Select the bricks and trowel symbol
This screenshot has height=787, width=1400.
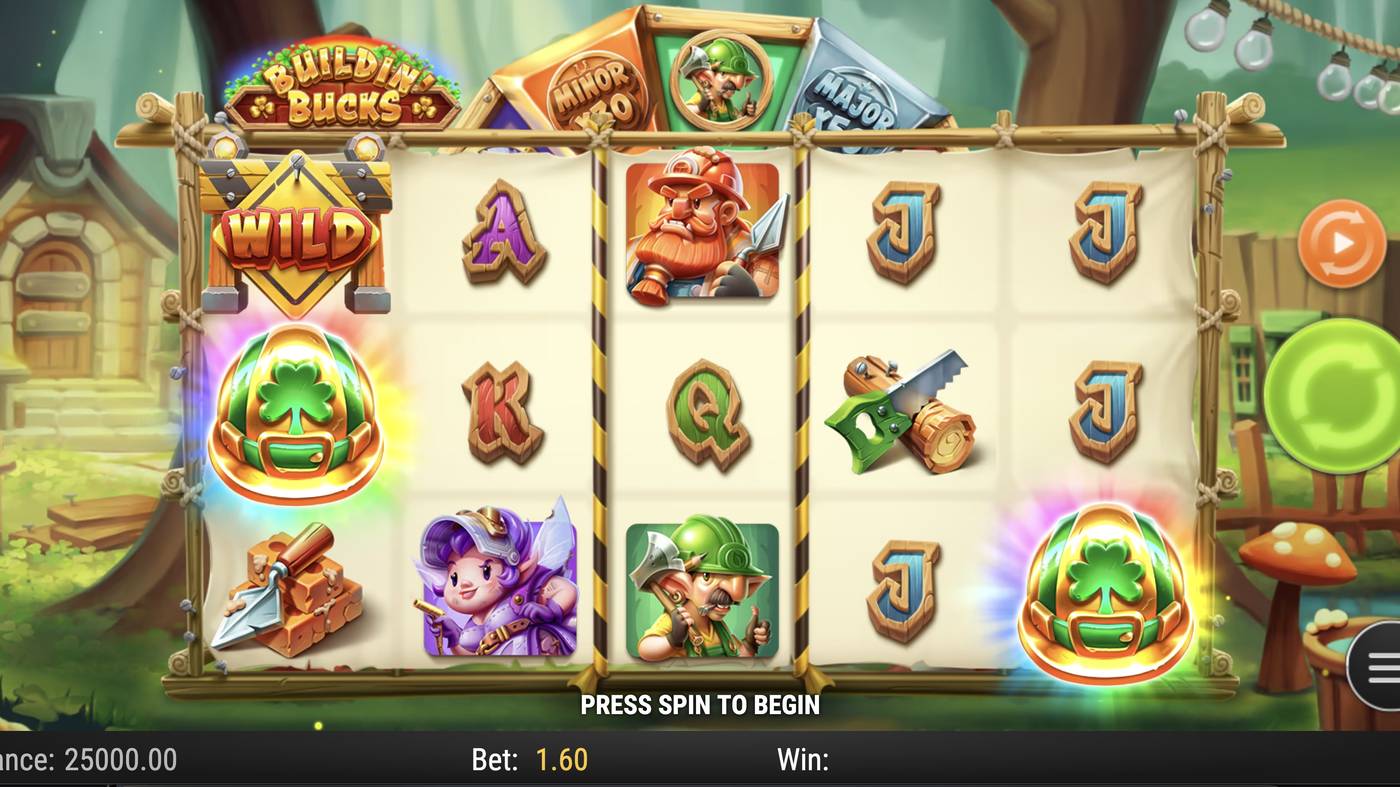pyautogui.click(x=295, y=590)
